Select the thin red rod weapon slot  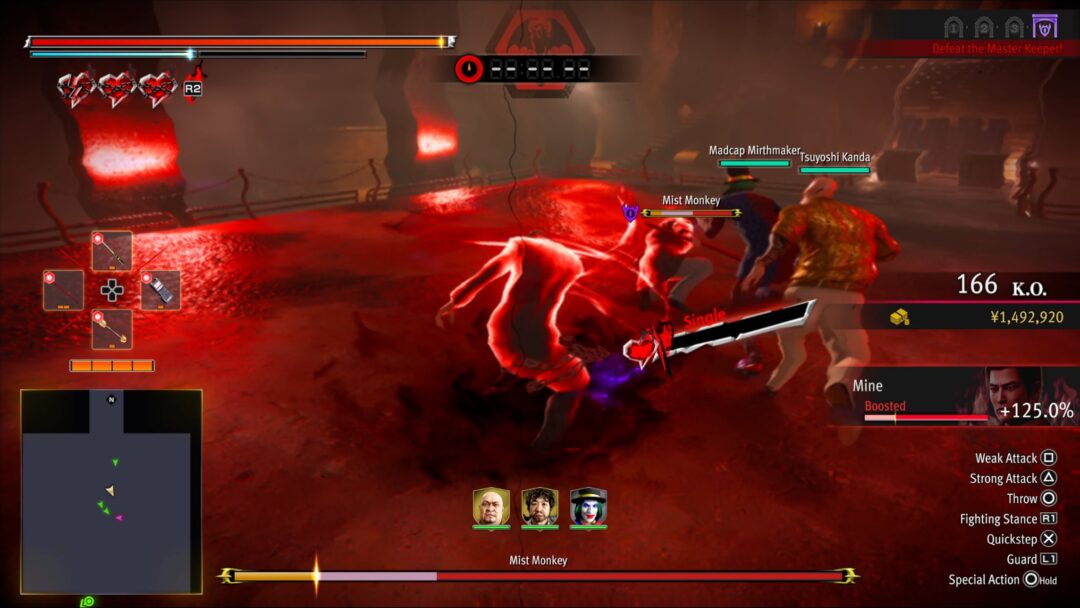tap(63, 290)
